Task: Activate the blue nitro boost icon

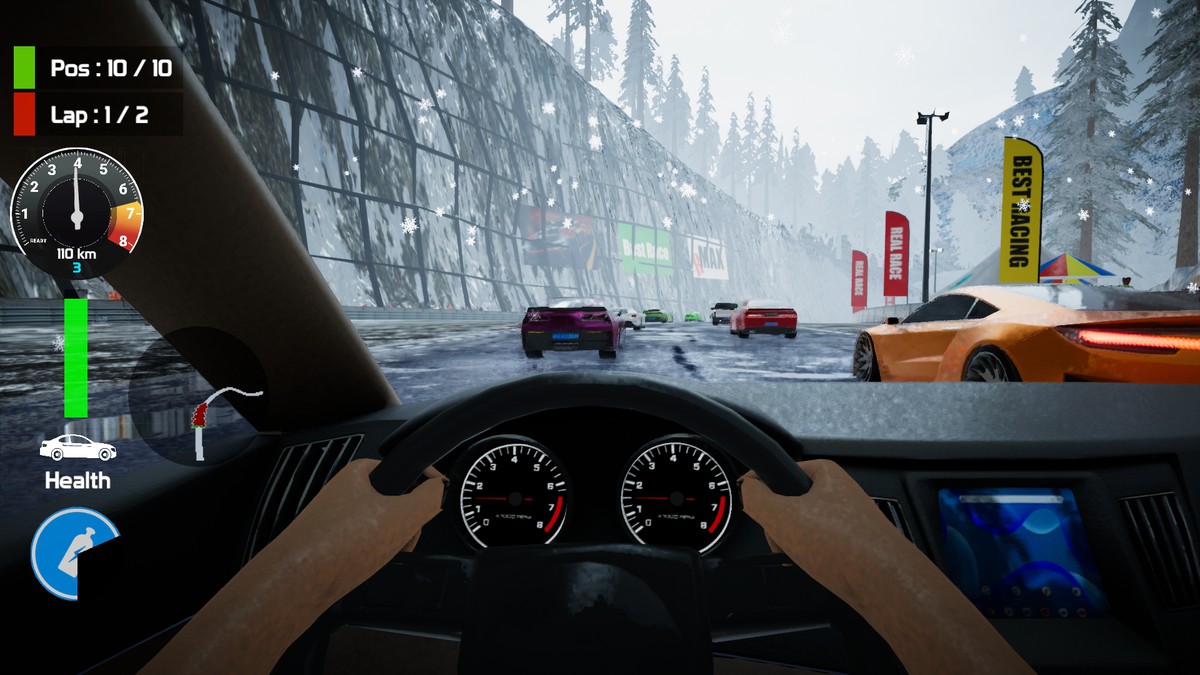Action: click(x=75, y=553)
